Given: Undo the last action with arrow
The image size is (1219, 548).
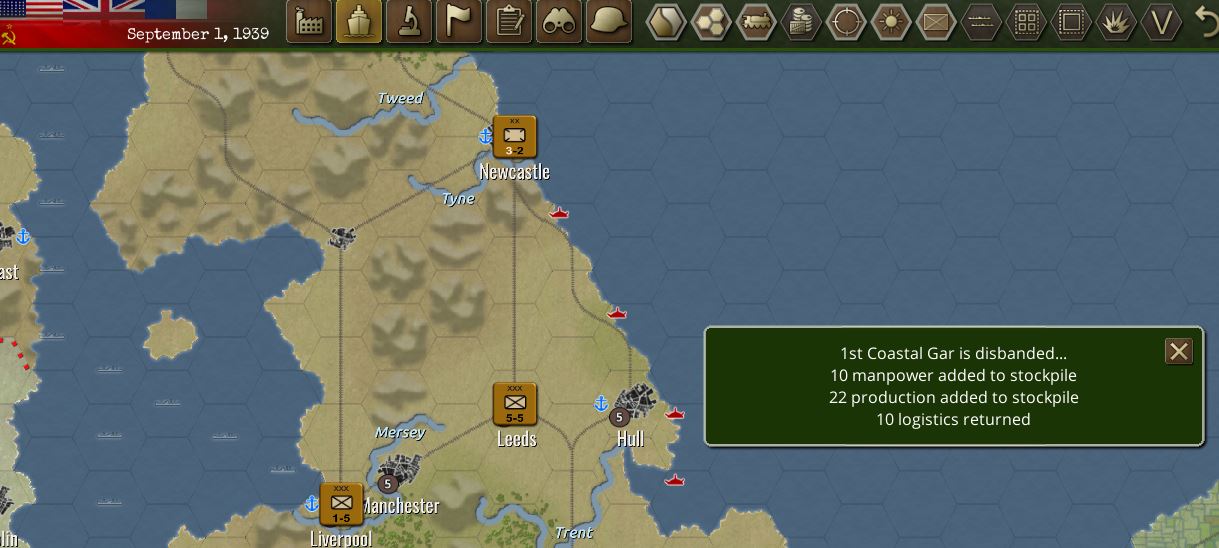Looking at the screenshot, I should tap(1207, 21).
